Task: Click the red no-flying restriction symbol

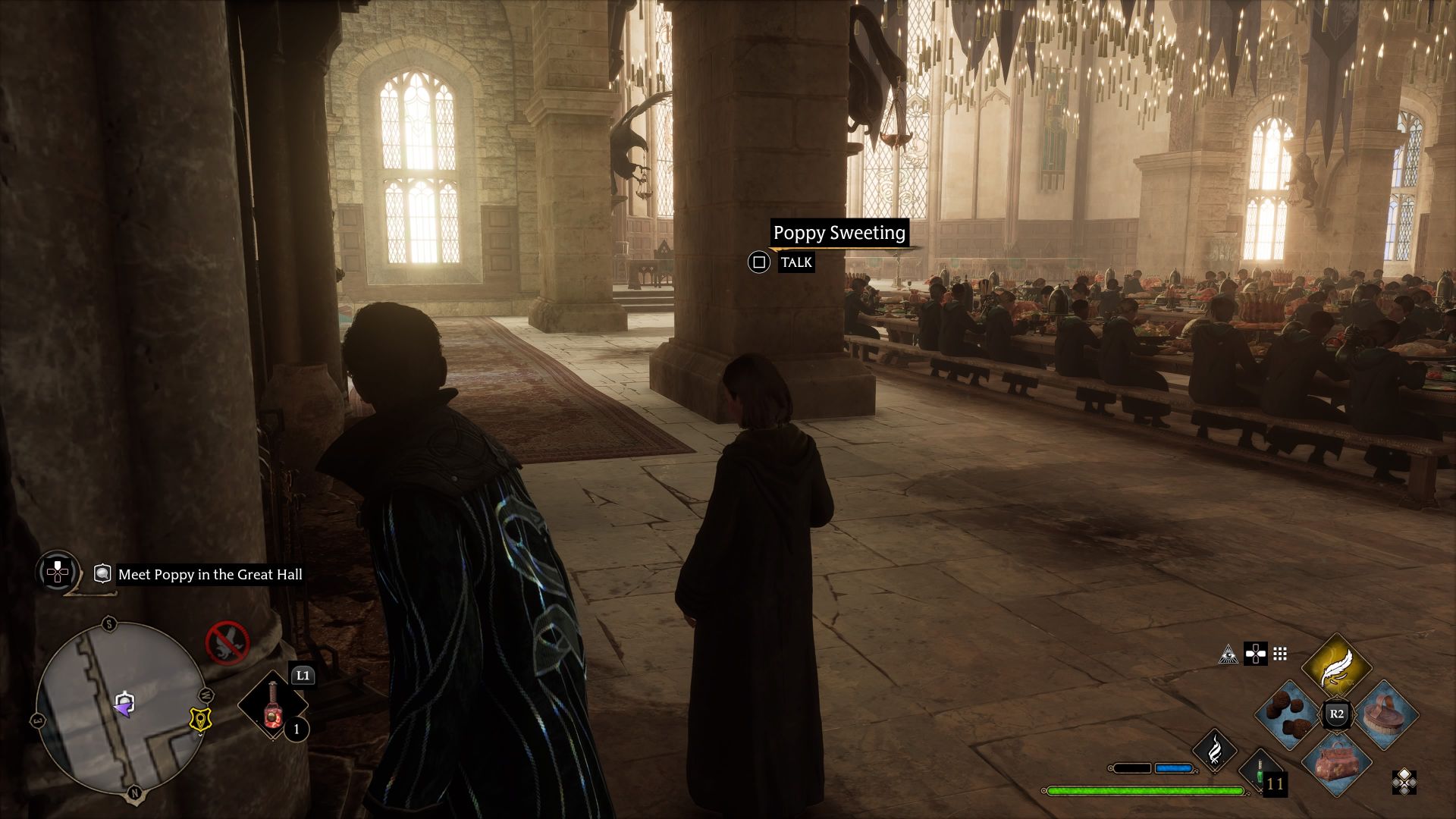Action: (x=227, y=643)
